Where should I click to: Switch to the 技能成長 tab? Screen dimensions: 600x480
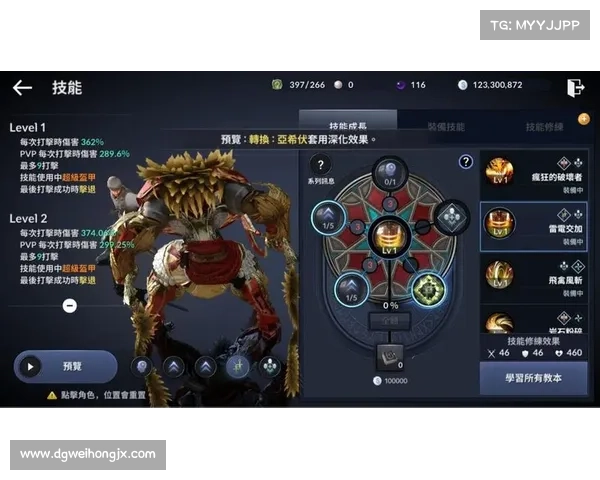[x=353, y=127]
